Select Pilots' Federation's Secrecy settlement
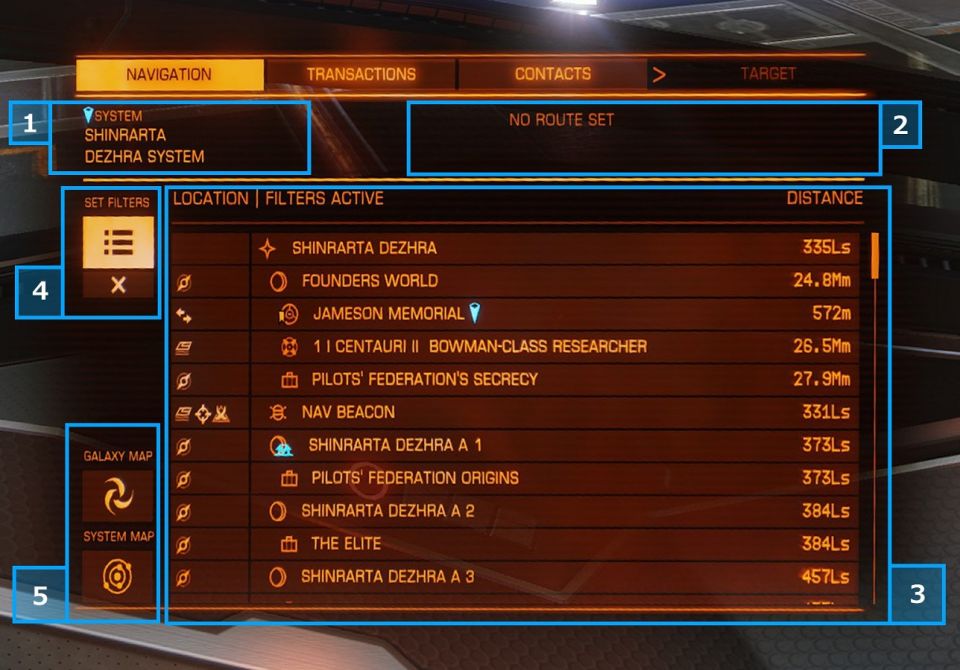Image resolution: width=960 pixels, height=670 pixels. [555, 380]
